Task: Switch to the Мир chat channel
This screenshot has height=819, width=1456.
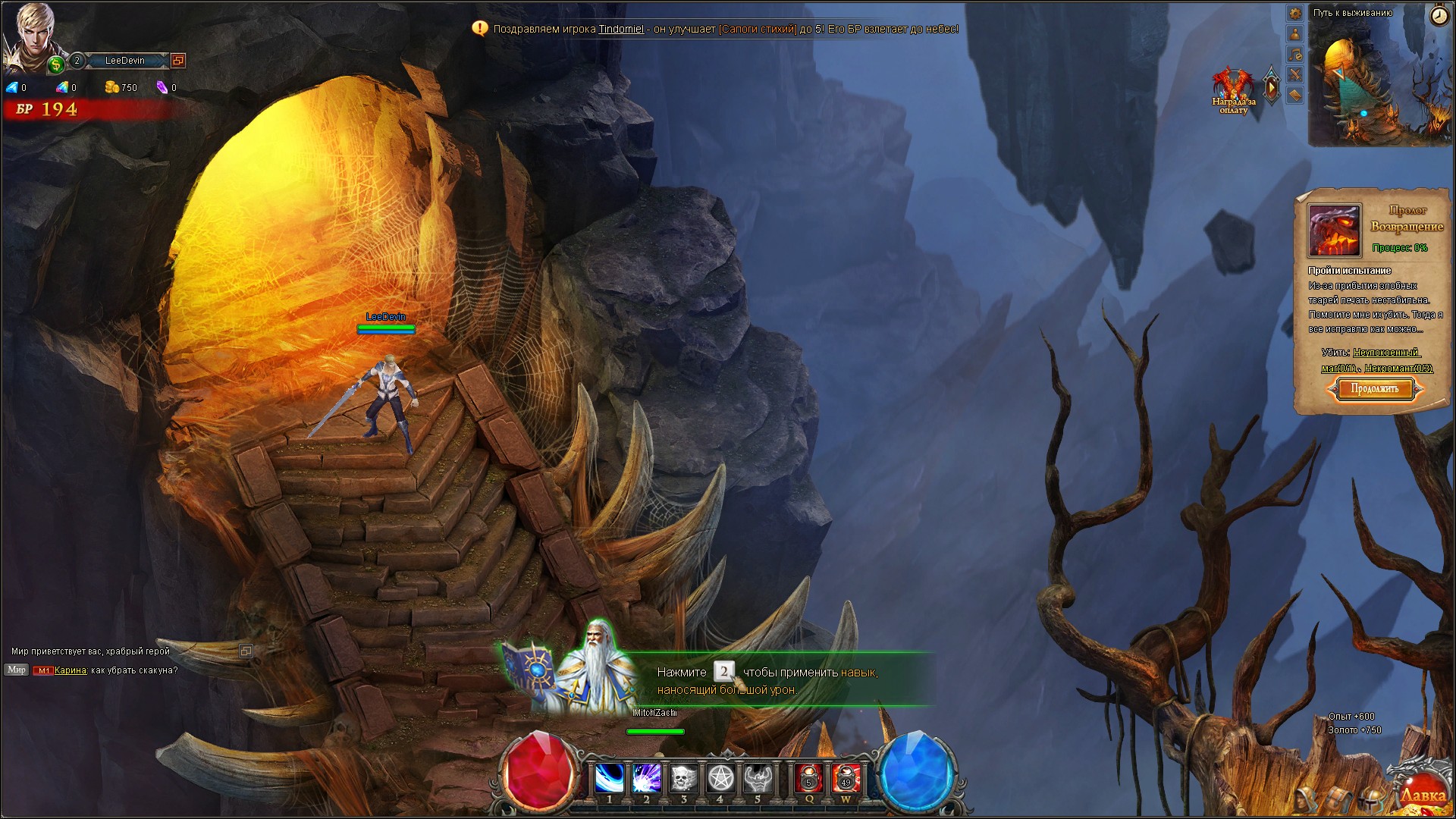Action: pyautogui.click(x=17, y=670)
